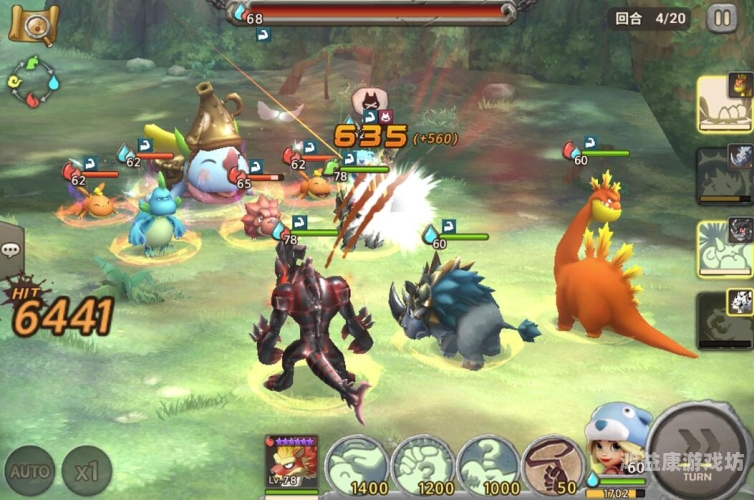
Task: Select the third monster card in turn order
Action: 724,247
